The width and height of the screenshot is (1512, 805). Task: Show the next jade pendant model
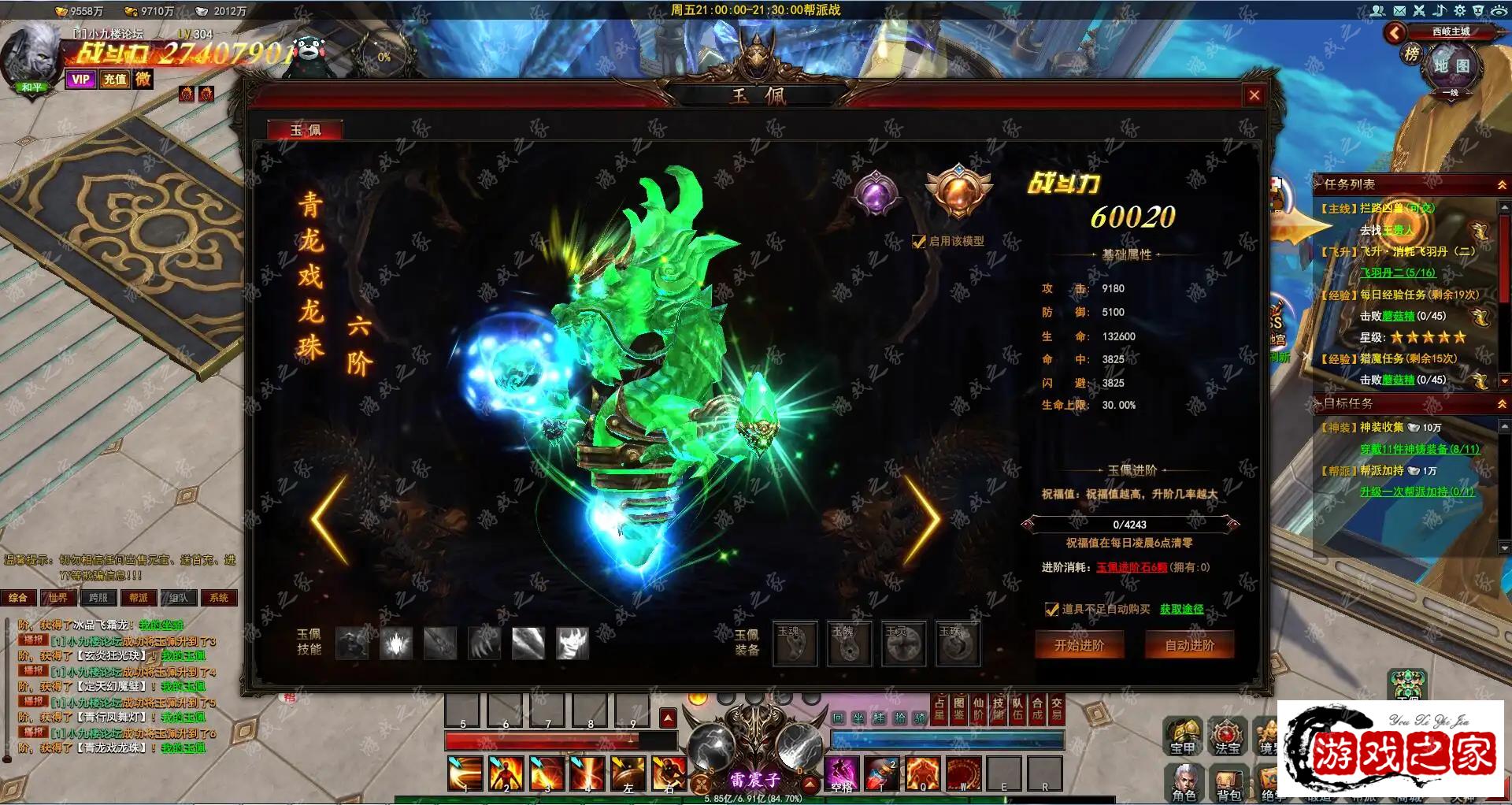coord(922,519)
